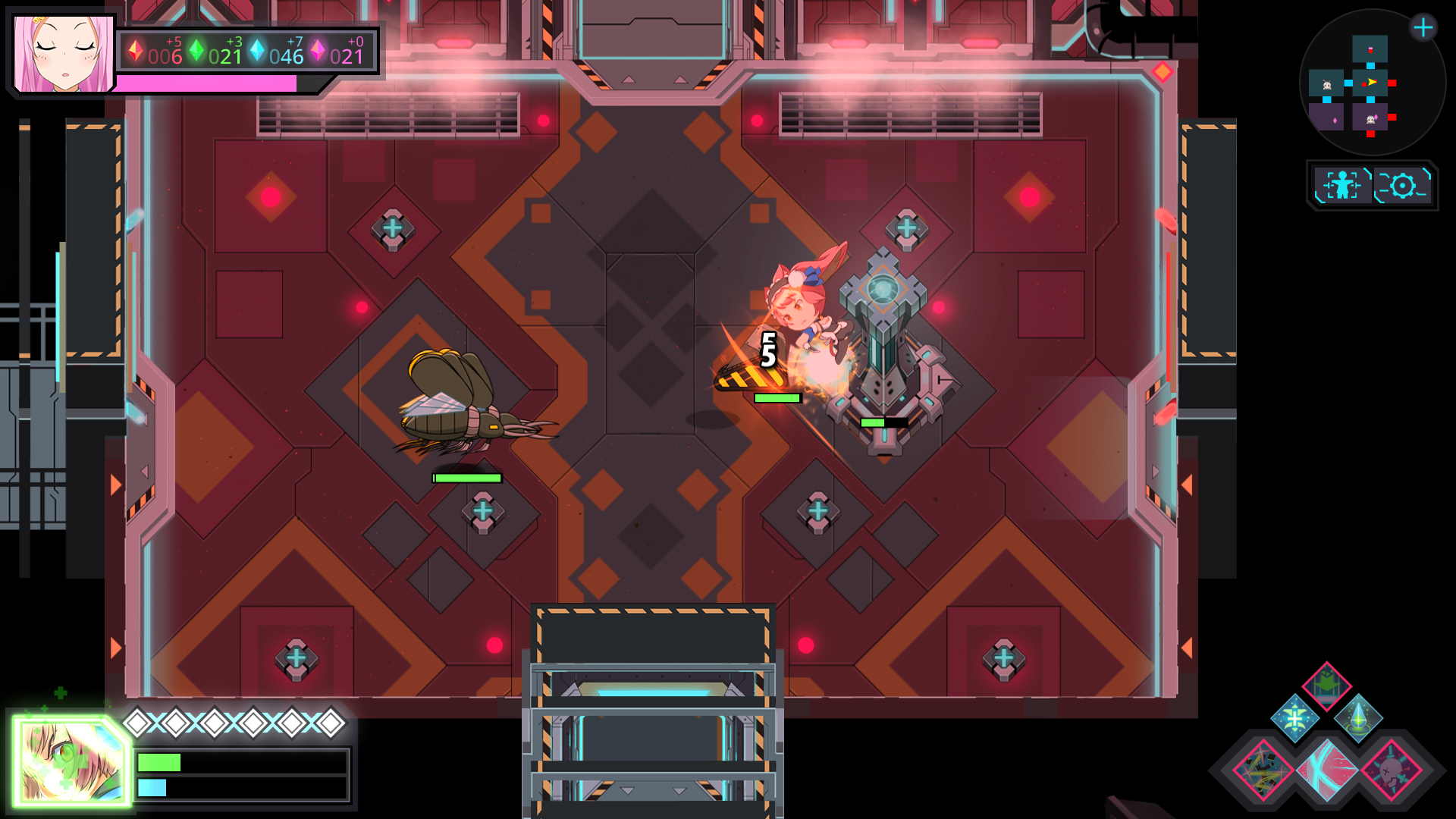Open the character equipment panel icon
Viewport: 1456px width, 819px height.
click(1342, 184)
